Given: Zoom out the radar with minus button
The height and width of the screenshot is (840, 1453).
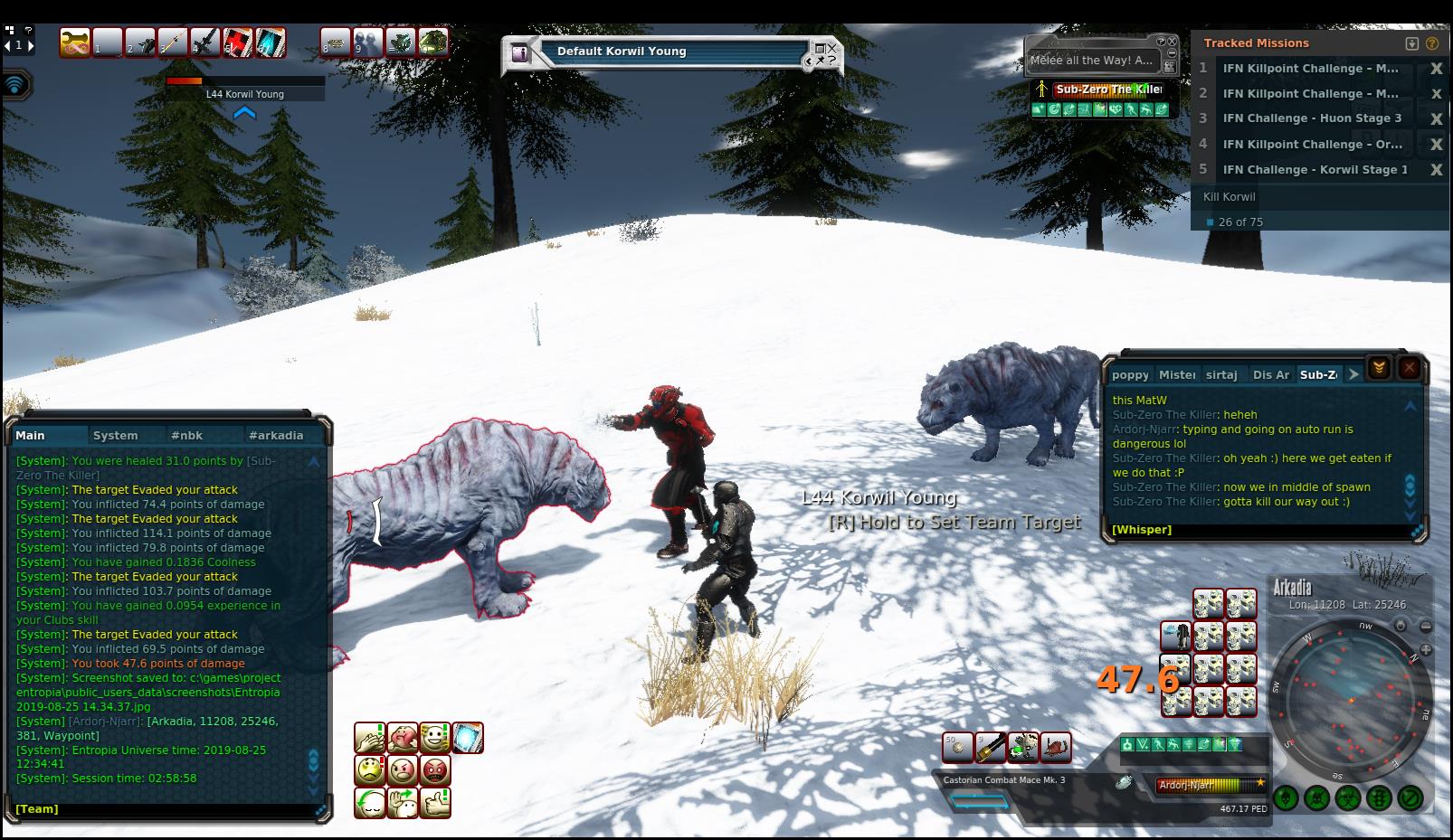Looking at the screenshot, I should (x=1426, y=626).
